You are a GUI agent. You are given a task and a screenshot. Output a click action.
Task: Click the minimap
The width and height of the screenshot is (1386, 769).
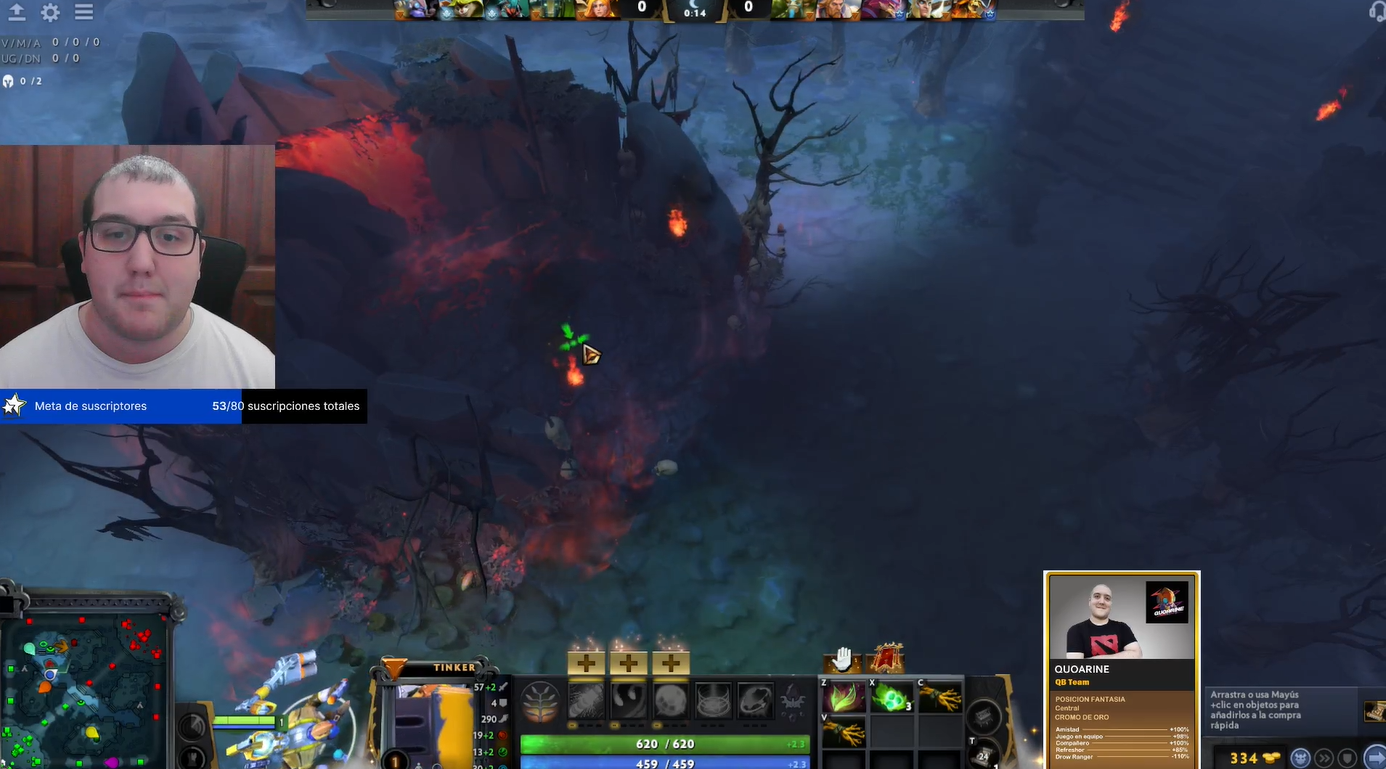click(x=85, y=680)
